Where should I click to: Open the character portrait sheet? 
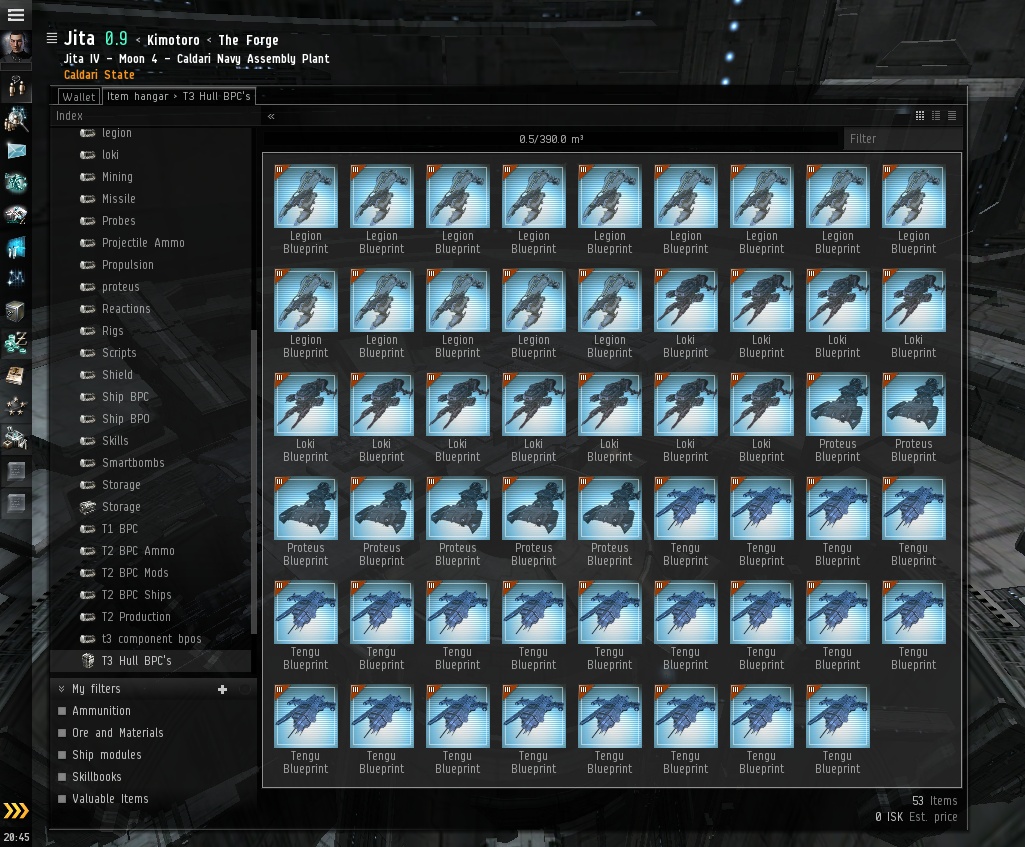(16, 46)
